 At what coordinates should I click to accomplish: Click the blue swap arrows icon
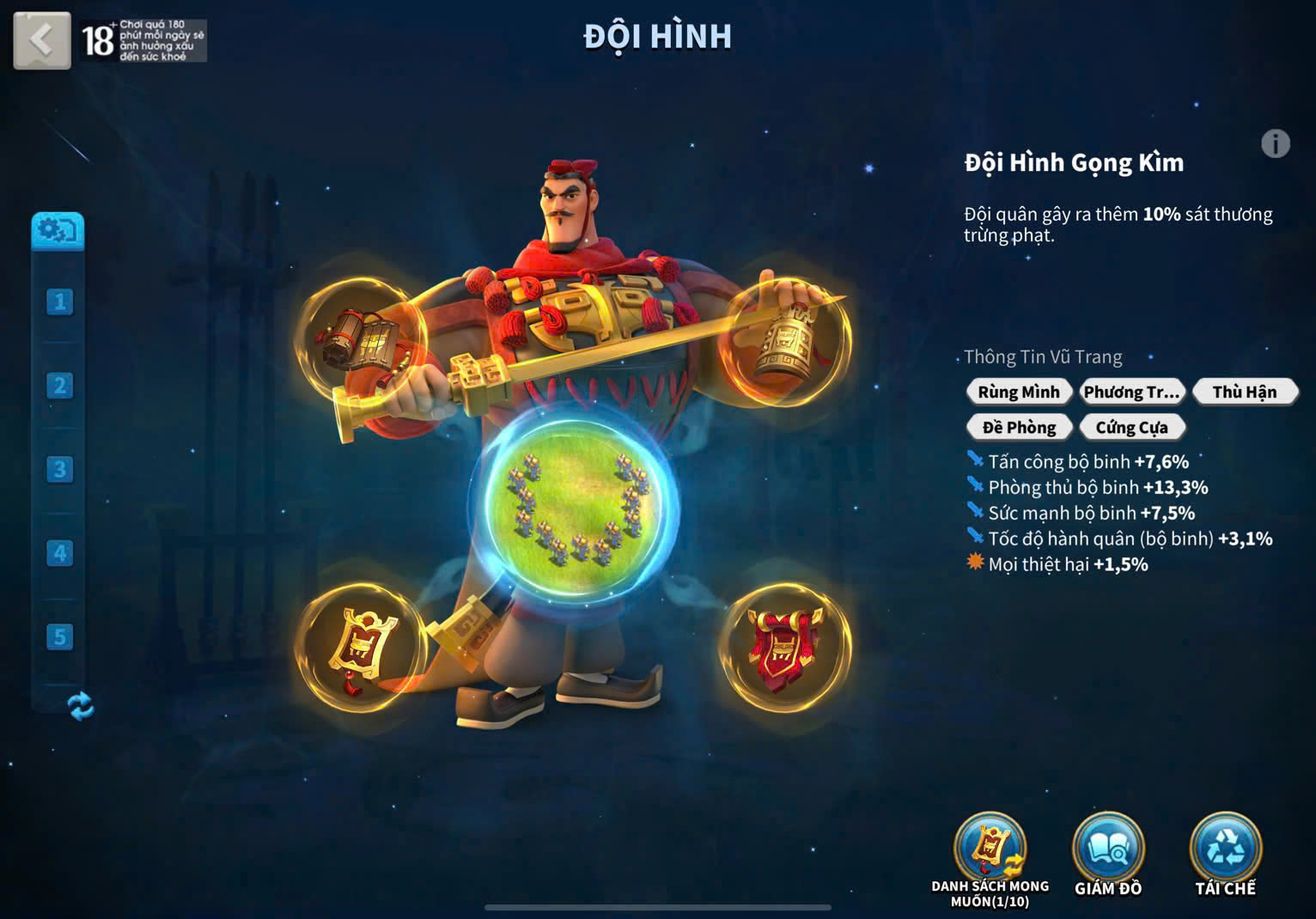click(81, 706)
